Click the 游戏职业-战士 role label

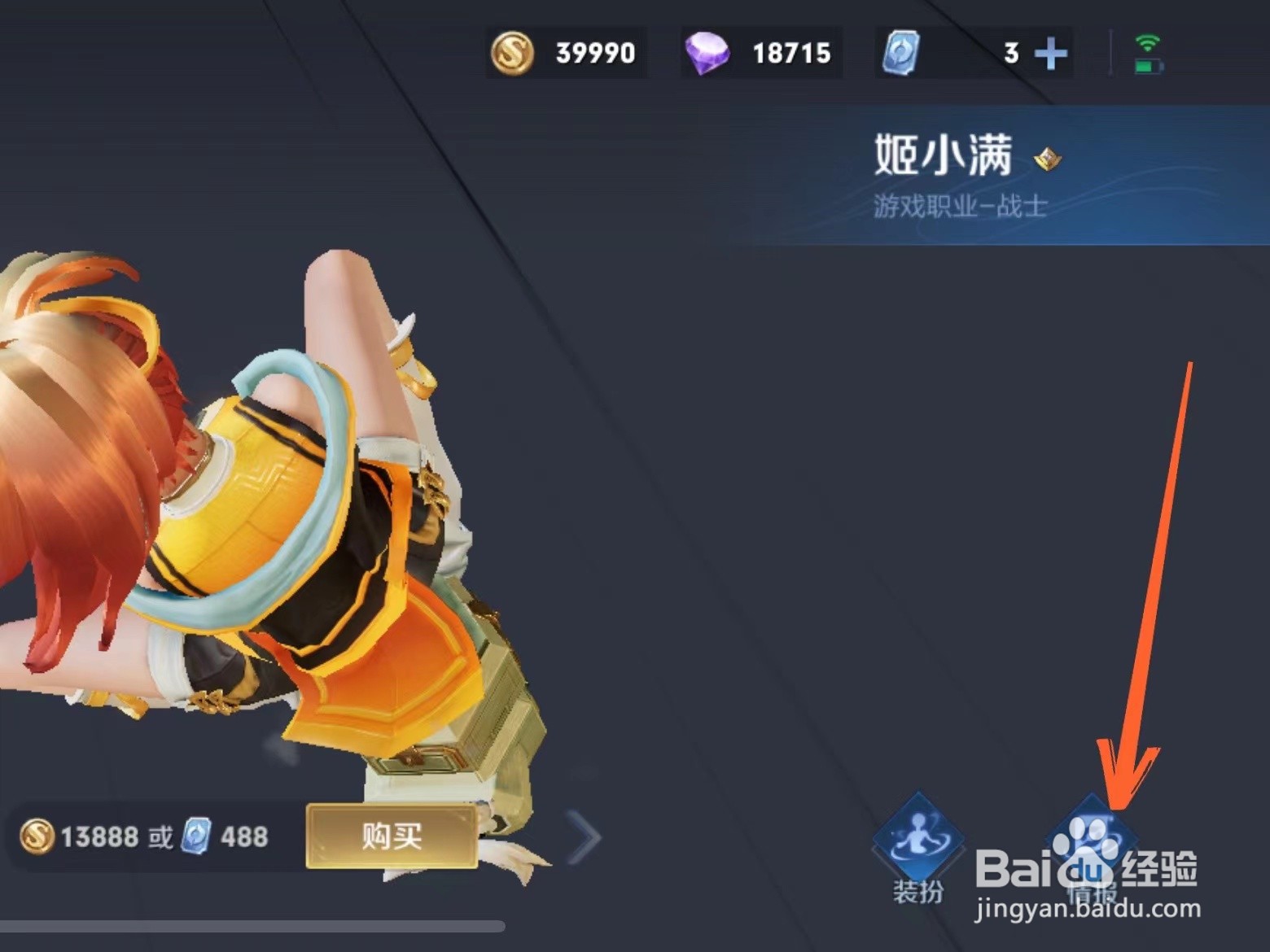(x=957, y=206)
